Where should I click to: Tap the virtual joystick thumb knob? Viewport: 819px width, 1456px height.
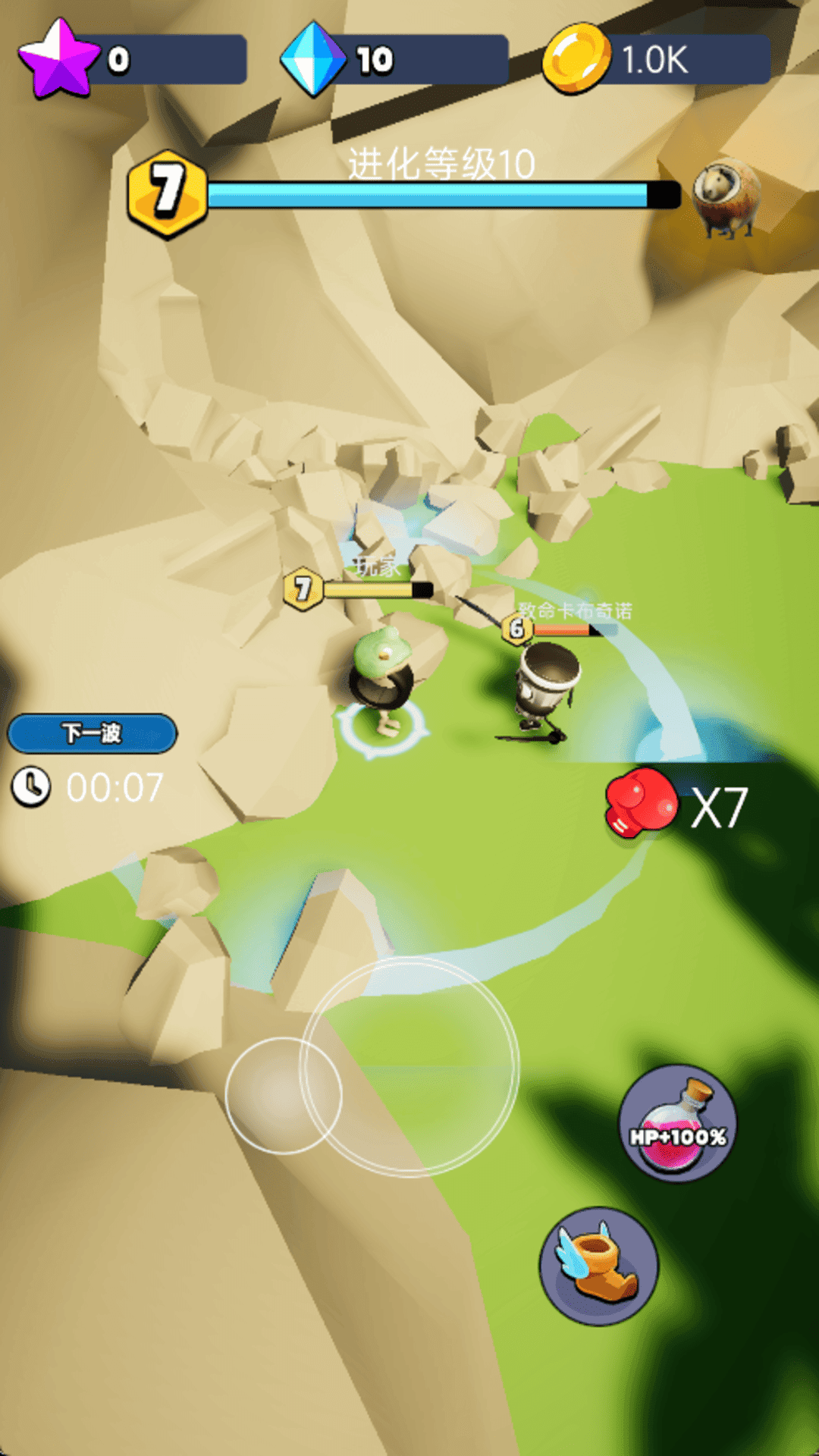[284, 1095]
